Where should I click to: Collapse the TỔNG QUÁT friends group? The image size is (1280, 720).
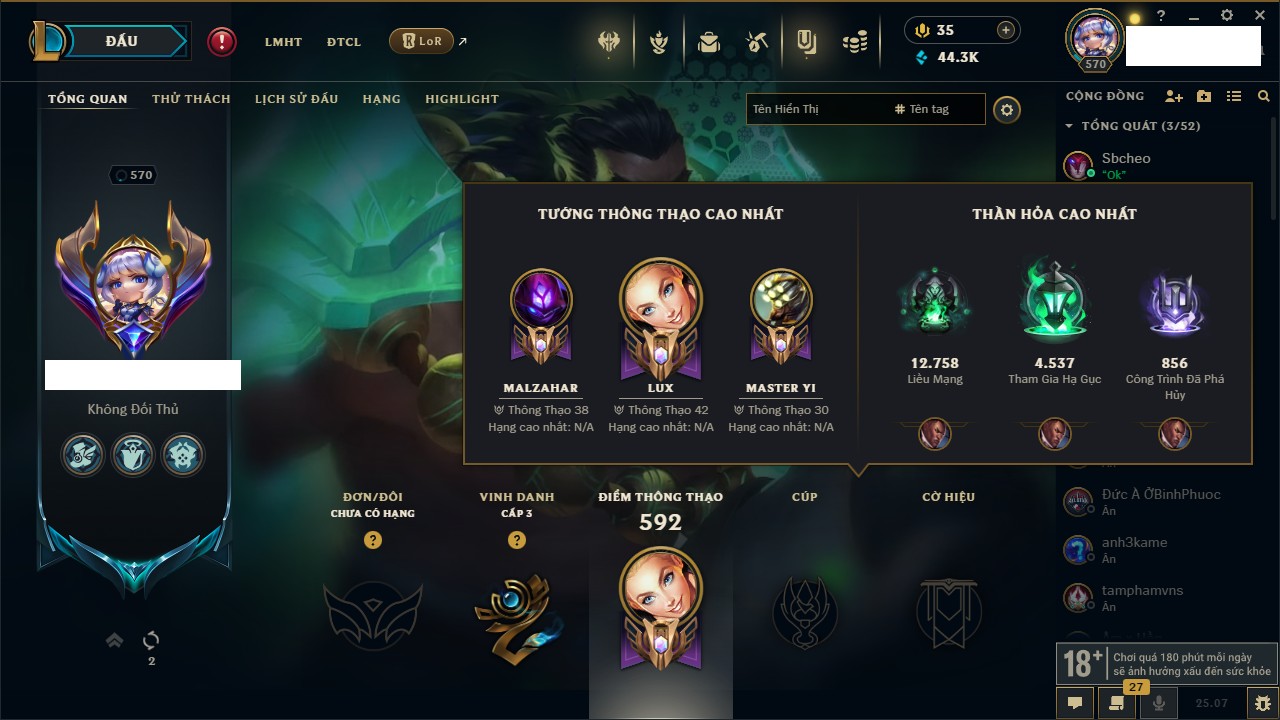pos(1069,126)
